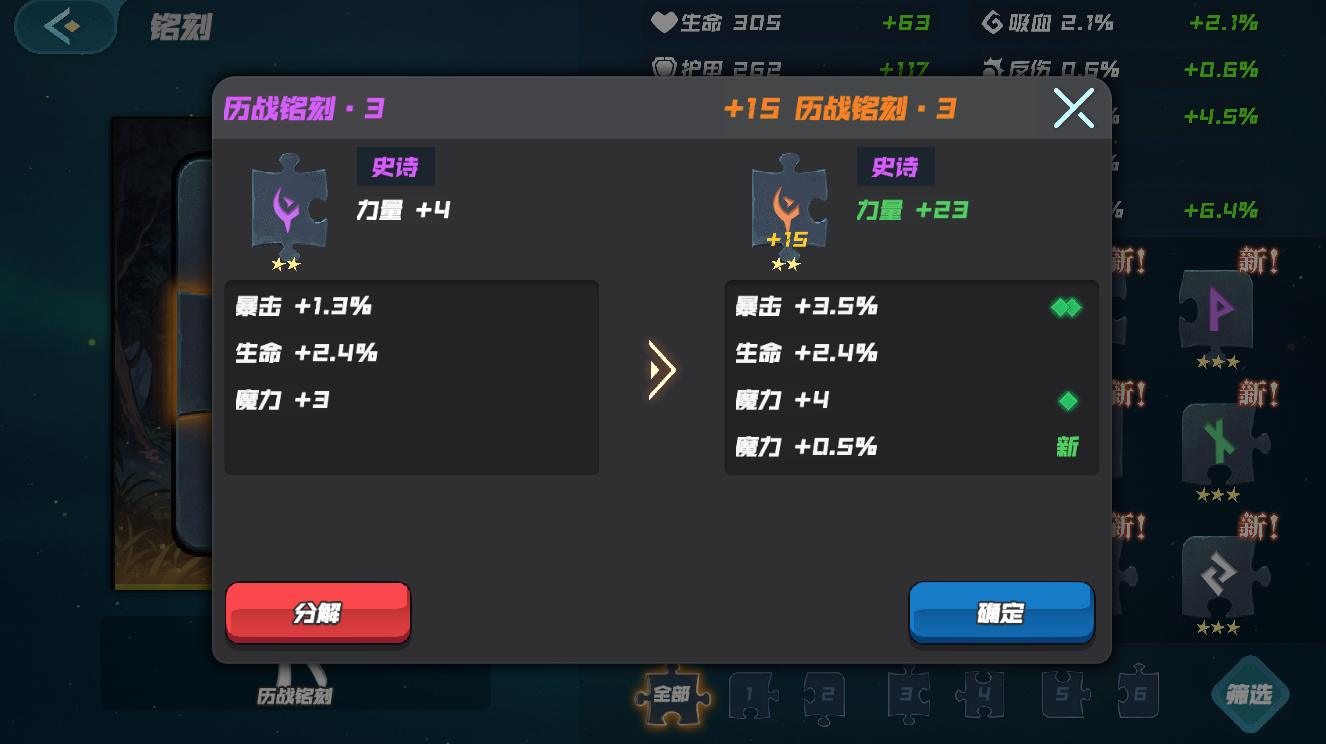Close the 历战铭刻·3 dialog
This screenshot has height=744, width=1326.
point(1074,108)
